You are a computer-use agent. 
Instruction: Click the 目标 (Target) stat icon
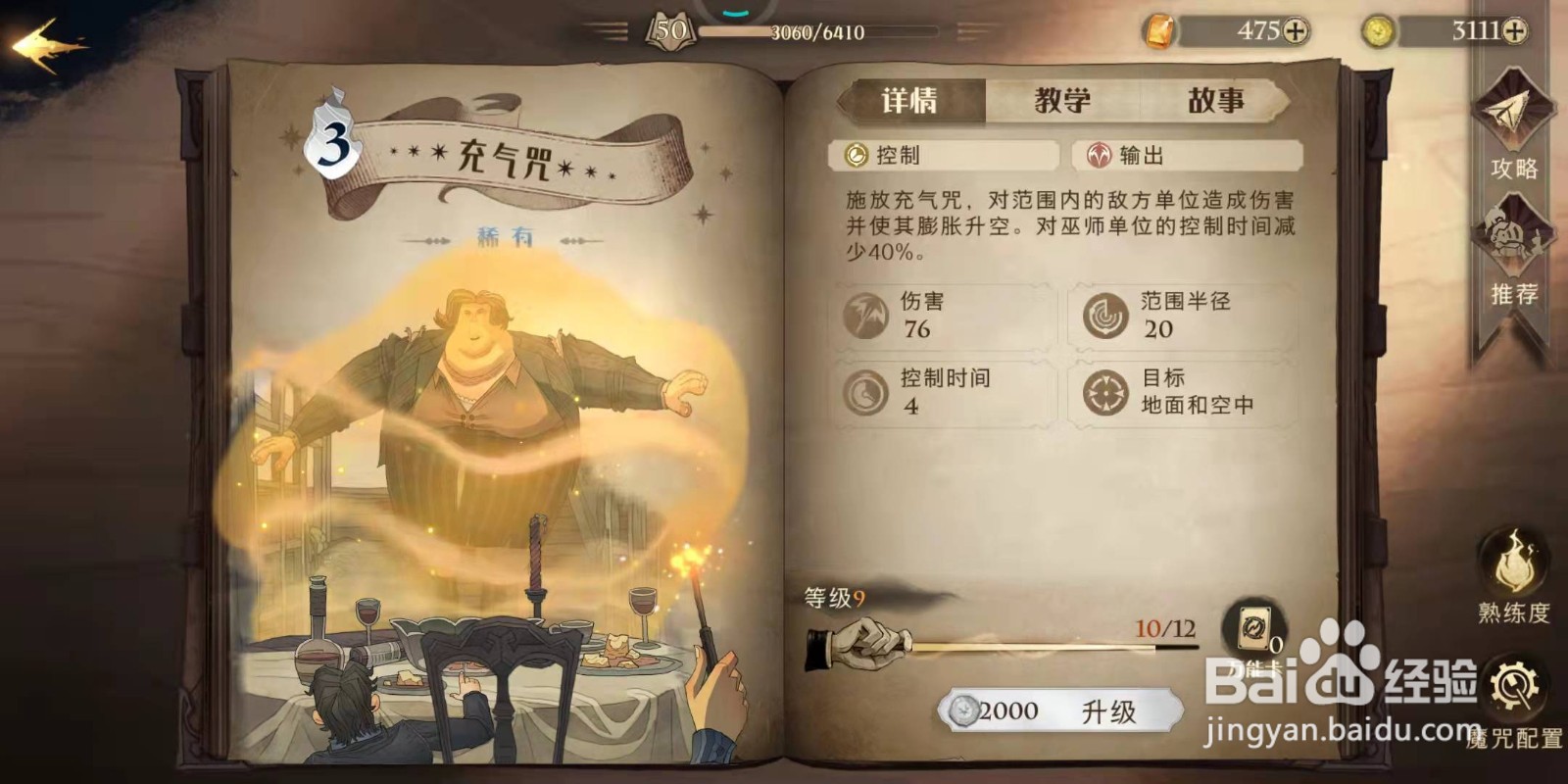point(1106,392)
